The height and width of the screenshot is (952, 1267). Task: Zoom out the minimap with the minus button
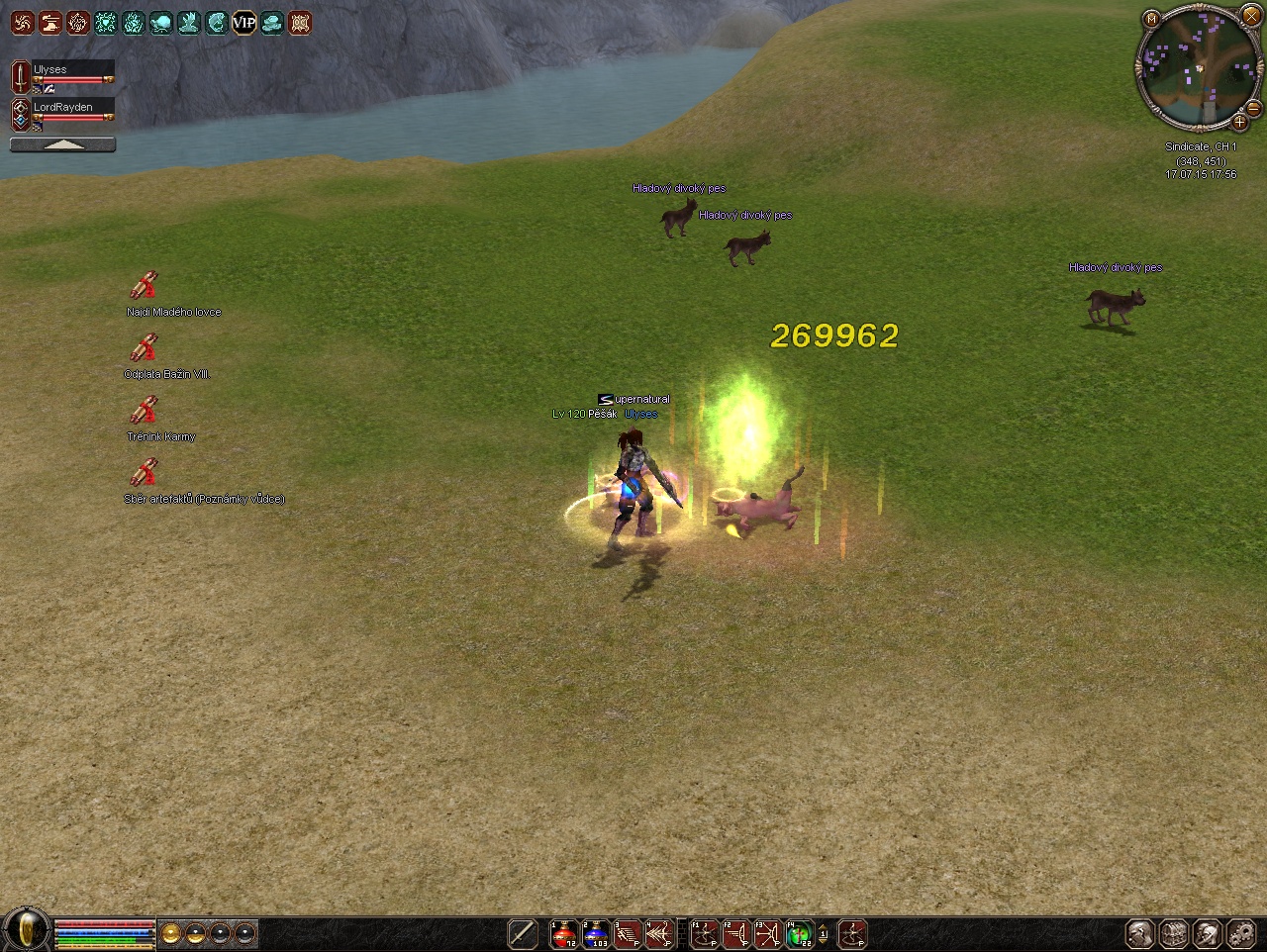(x=1253, y=108)
